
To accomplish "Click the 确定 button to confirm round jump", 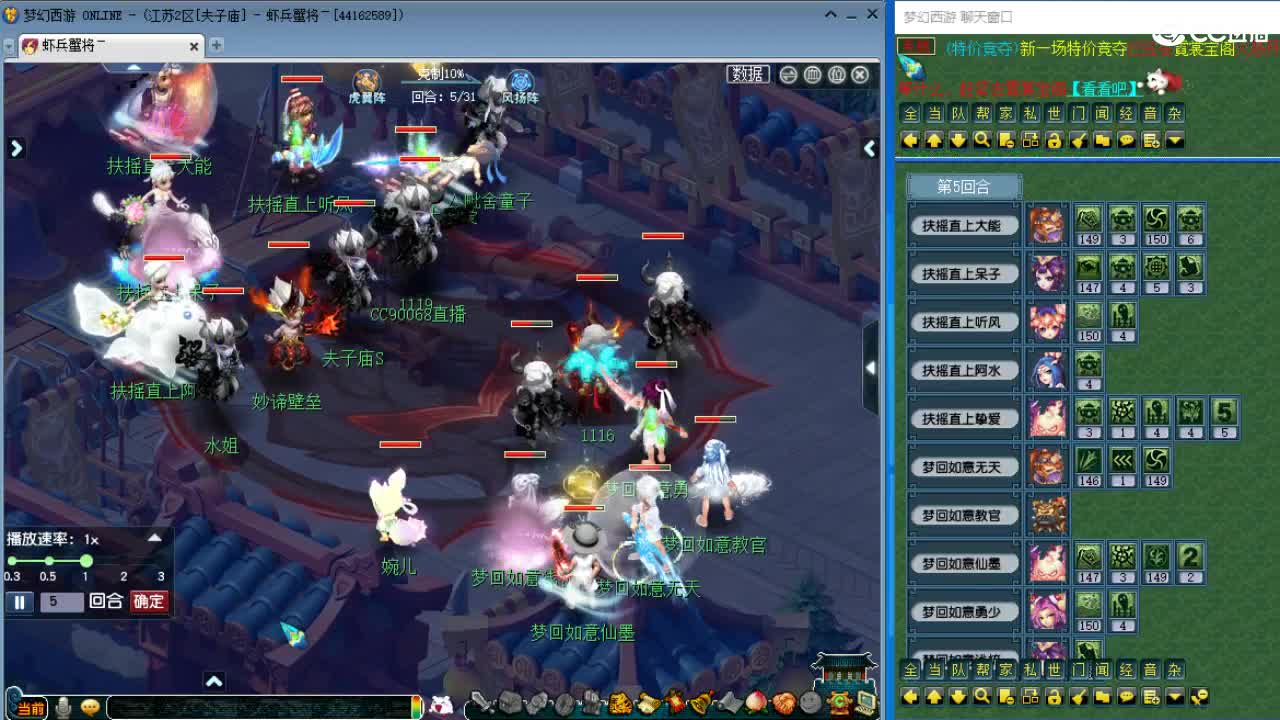I will click(150, 602).
